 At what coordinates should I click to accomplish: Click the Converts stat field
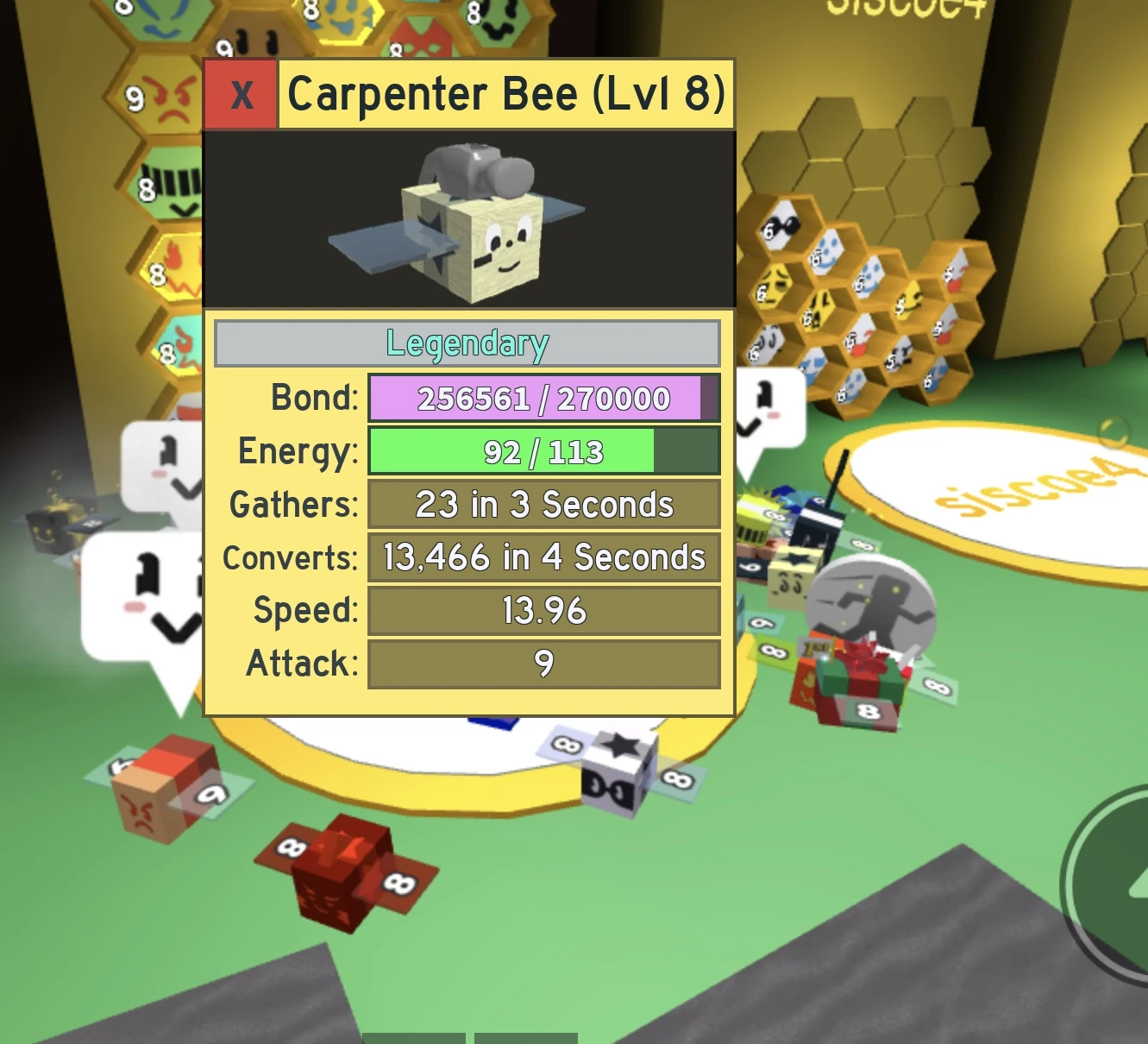click(543, 557)
